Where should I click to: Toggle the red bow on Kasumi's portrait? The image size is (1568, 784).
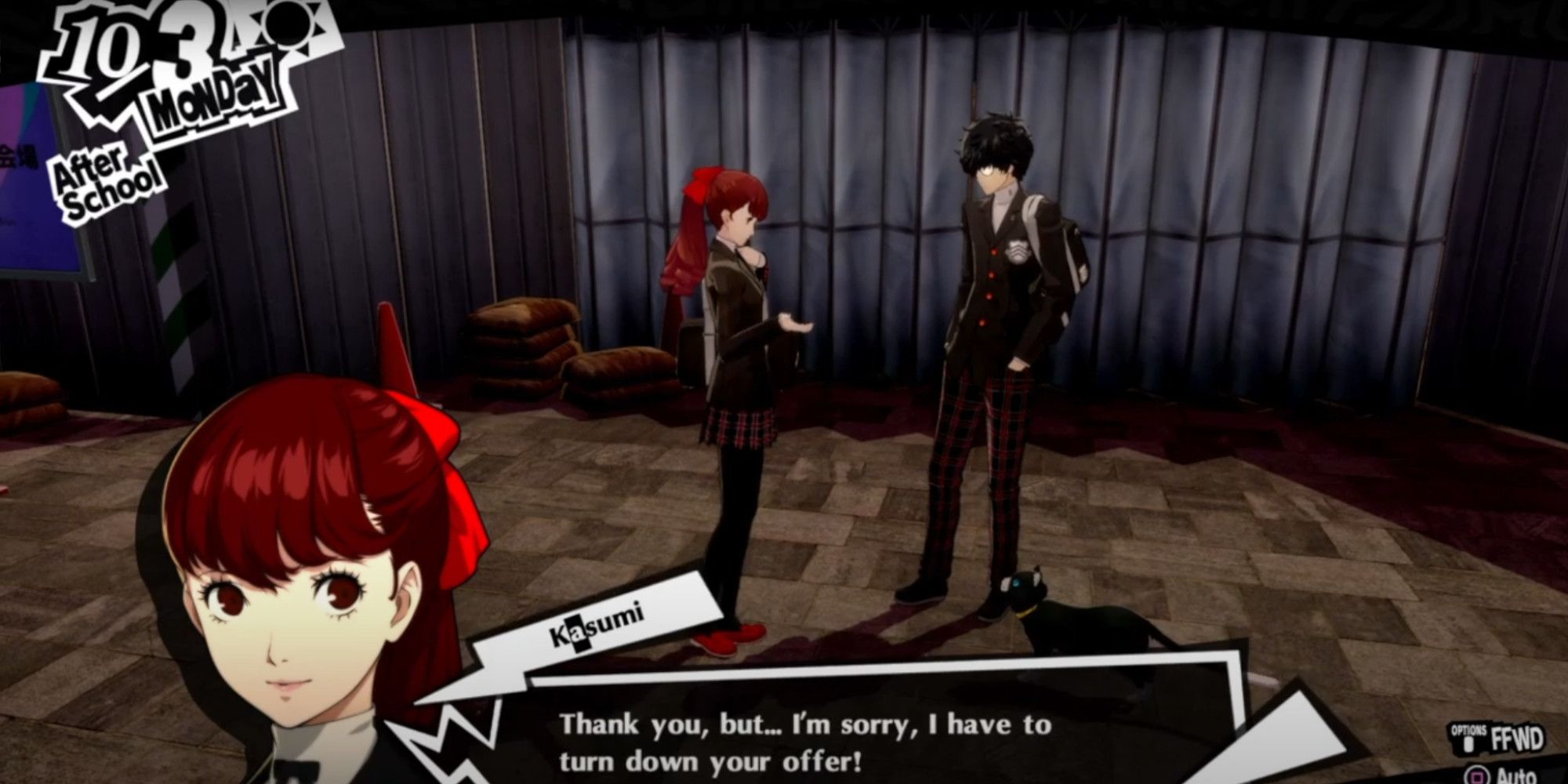[x=416, y=435]
